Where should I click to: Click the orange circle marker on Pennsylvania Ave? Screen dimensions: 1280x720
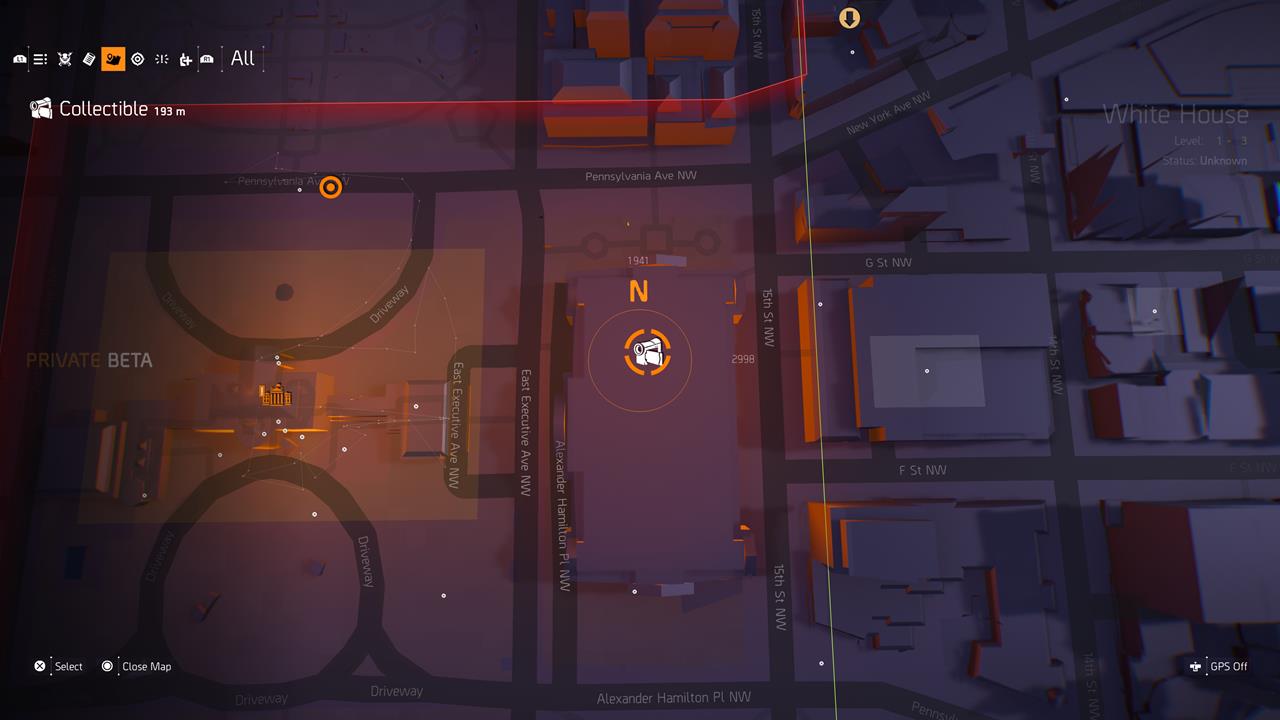(331, 187)
